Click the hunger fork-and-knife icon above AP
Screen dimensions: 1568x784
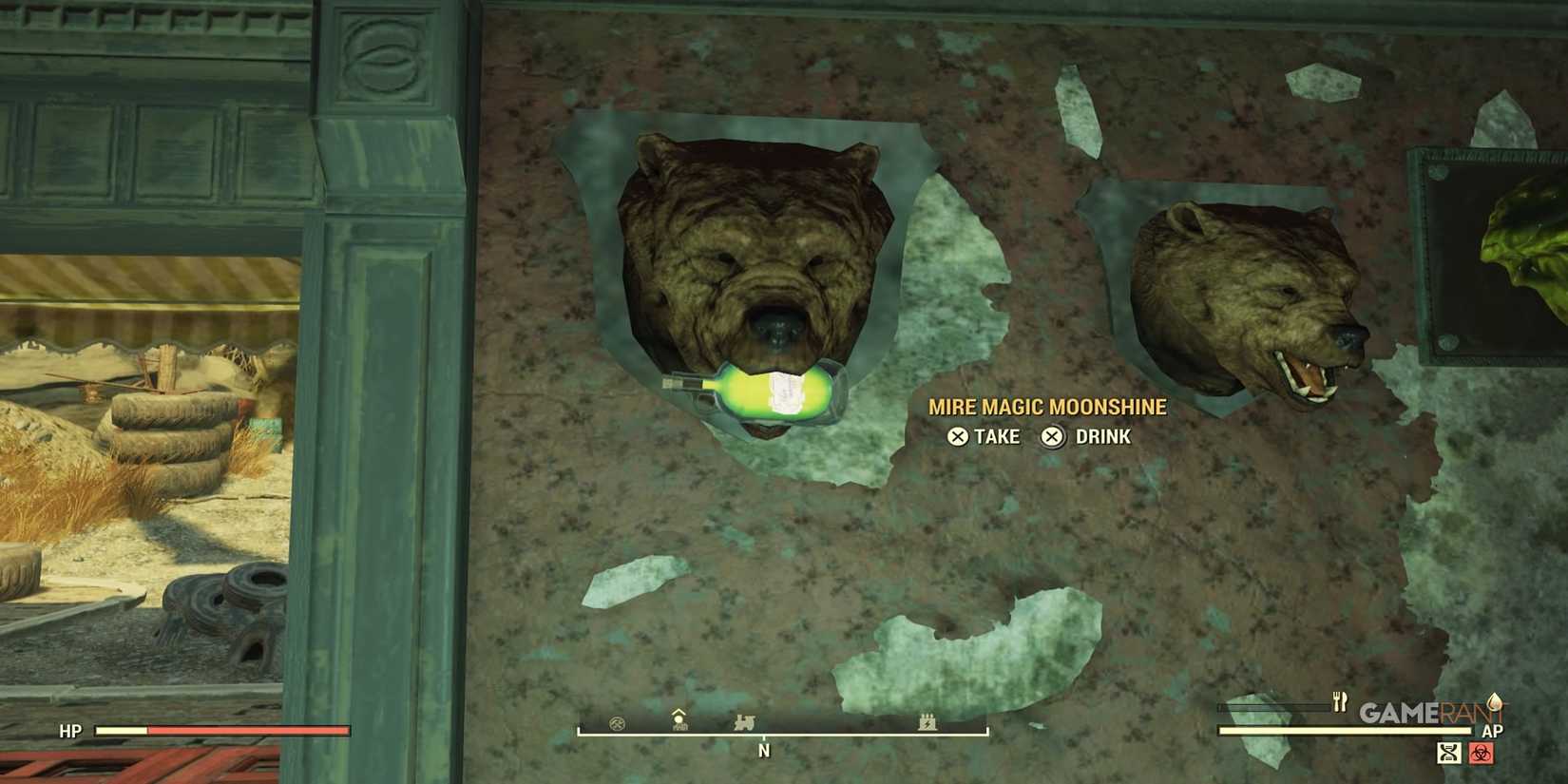tap(1340, 701)
